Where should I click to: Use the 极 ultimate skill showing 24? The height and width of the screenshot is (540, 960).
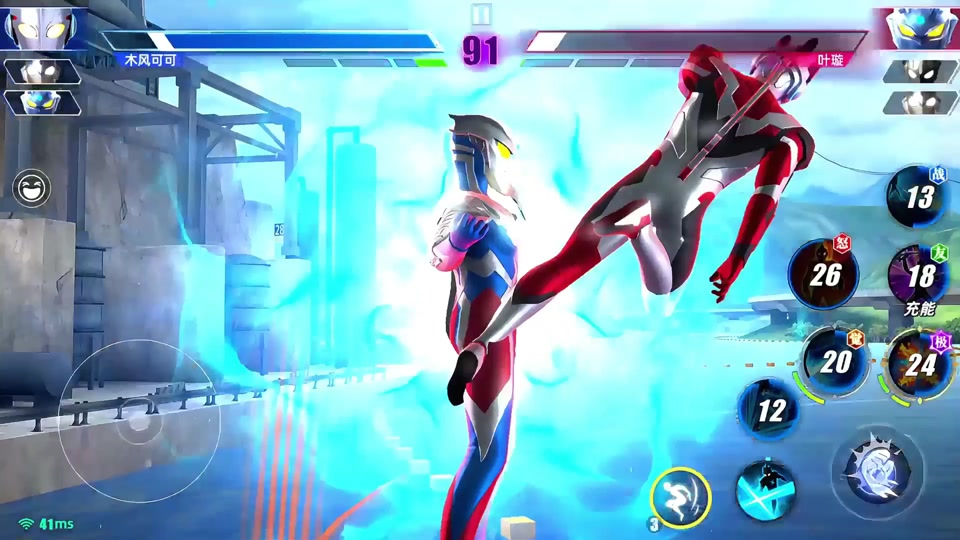(x=919, y=364)
